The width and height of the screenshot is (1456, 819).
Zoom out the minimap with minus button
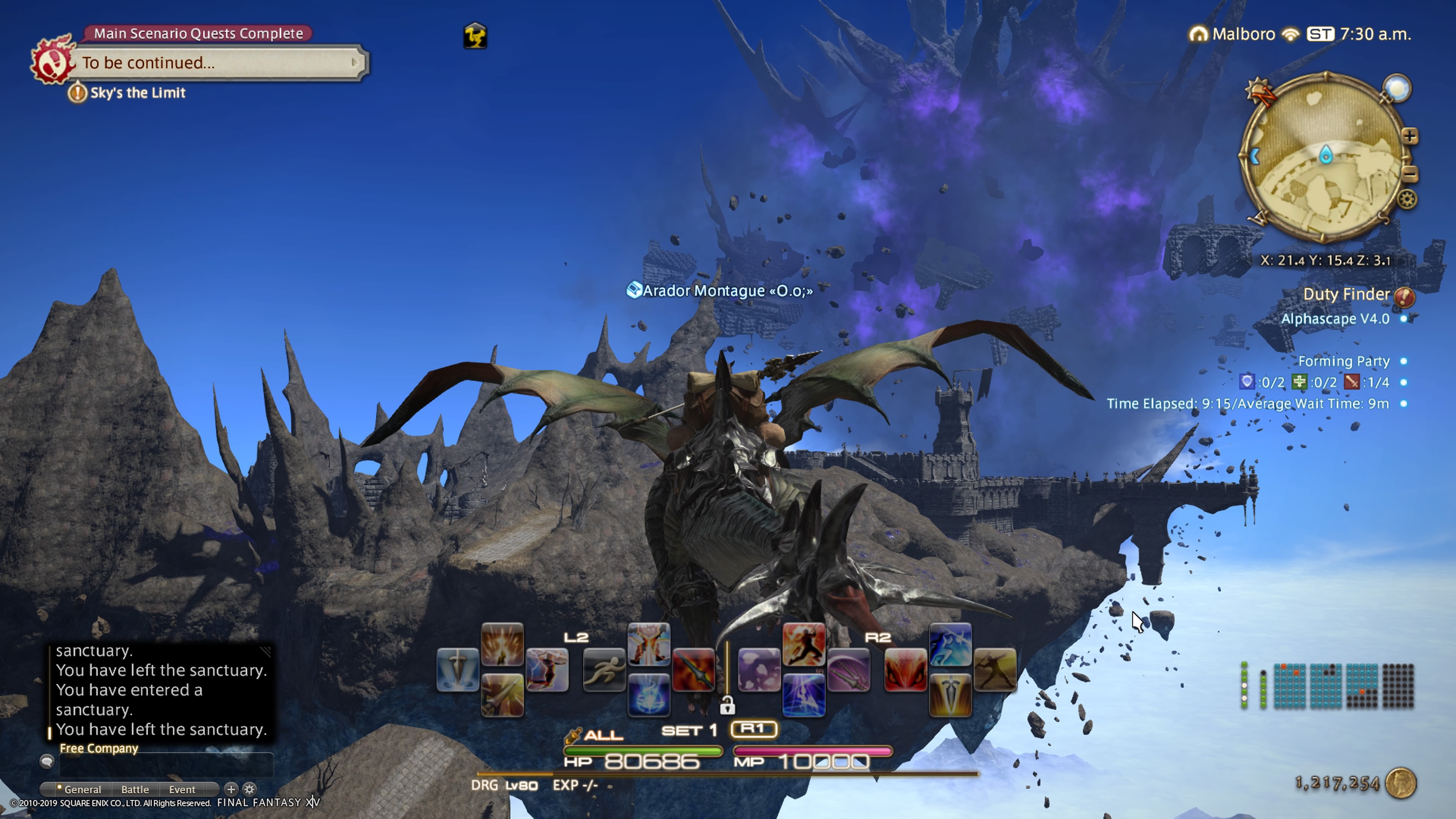click(1410, 173)
